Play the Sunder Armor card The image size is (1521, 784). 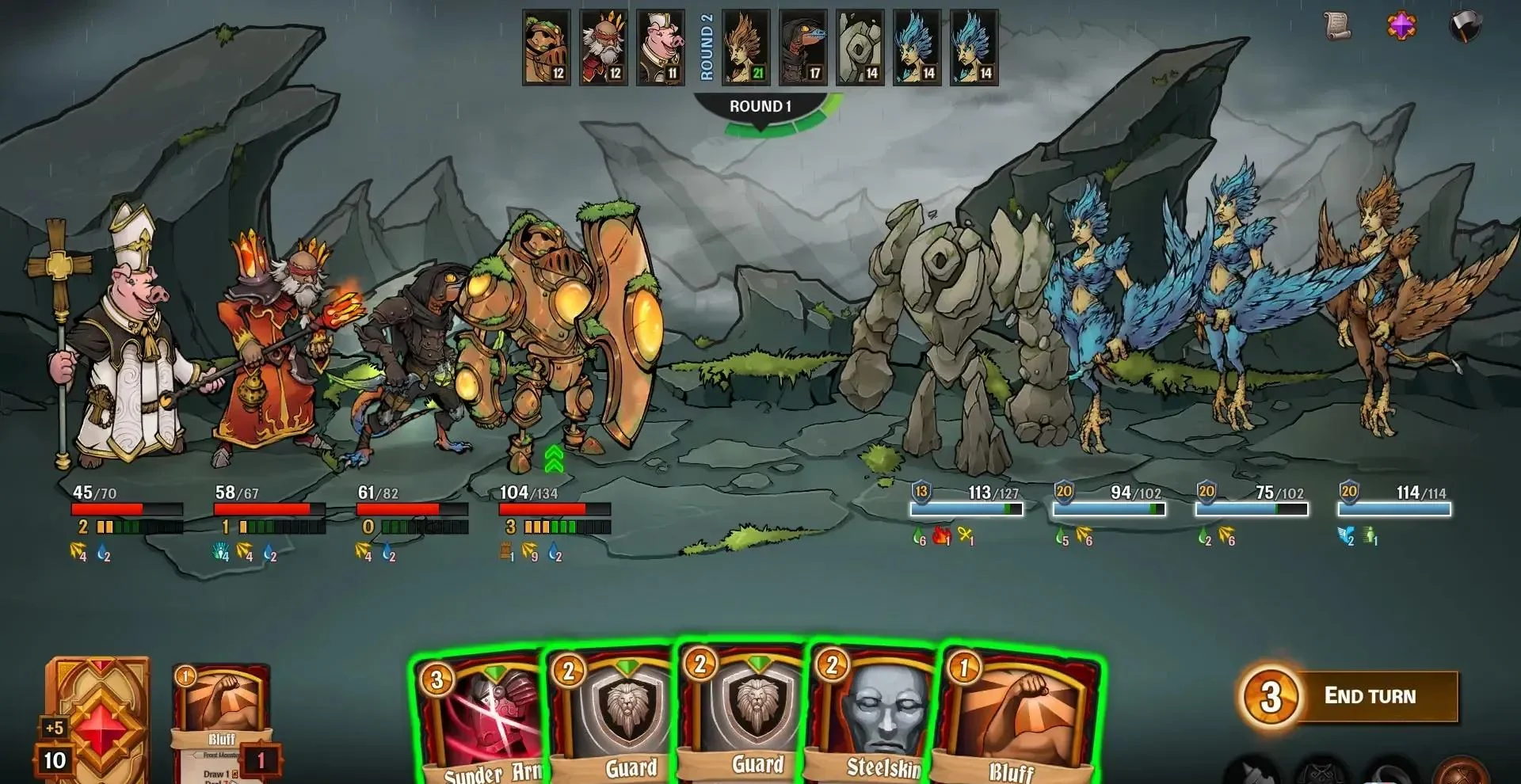point(479,721)
